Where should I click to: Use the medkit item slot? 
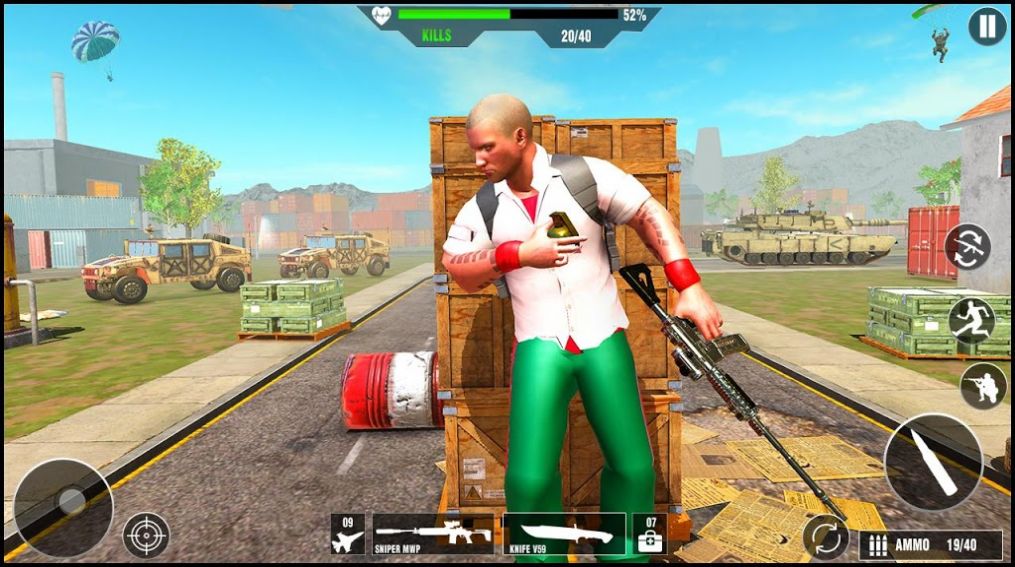pyautogui.click(x=650, y=535)
